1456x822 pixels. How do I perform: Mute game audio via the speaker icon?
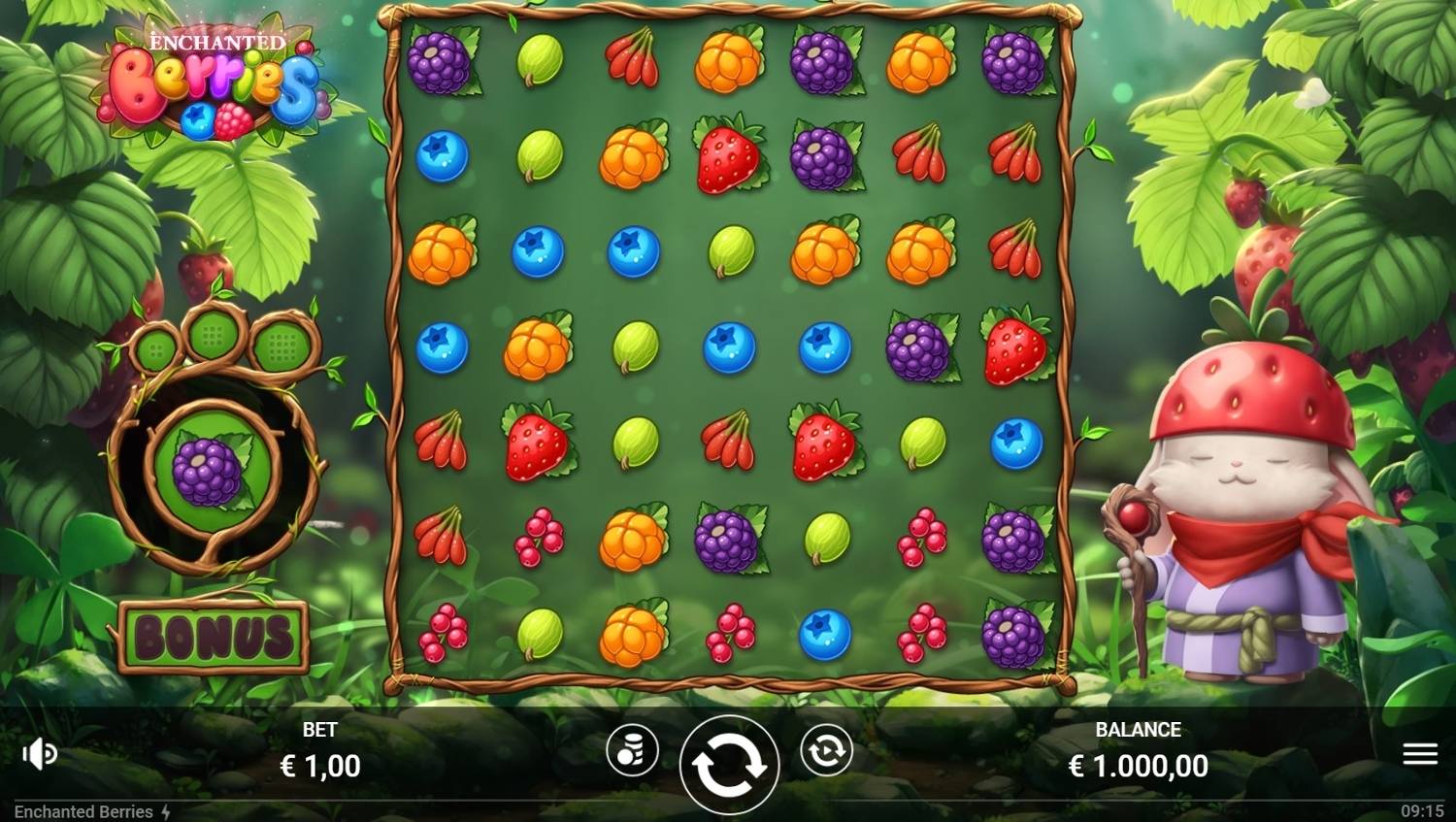pyautogui.click(x=39, y=753)
